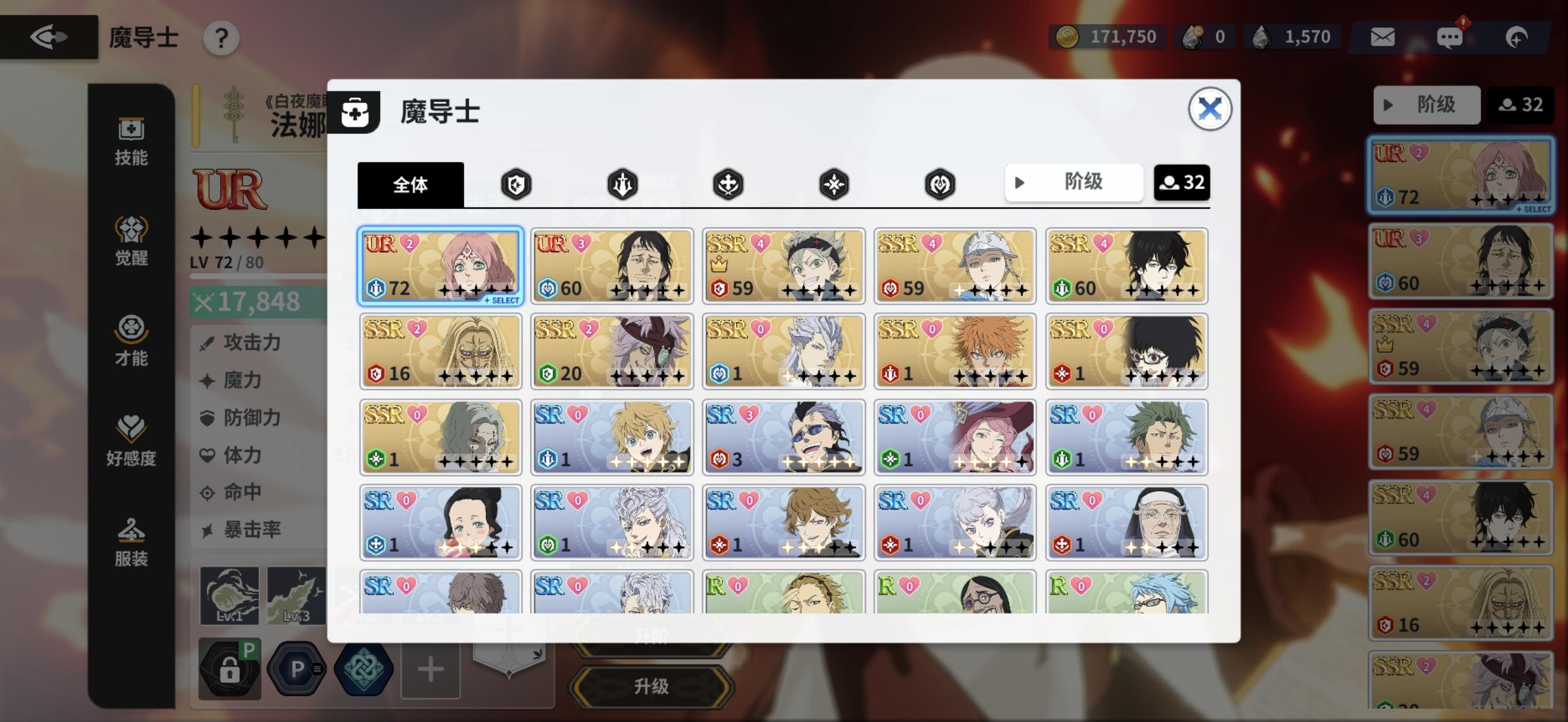Toggle the heart-emblem role filter
The height and width of the screenshot is (722, 1568).
pyautogui.click(x=941, y=183)
